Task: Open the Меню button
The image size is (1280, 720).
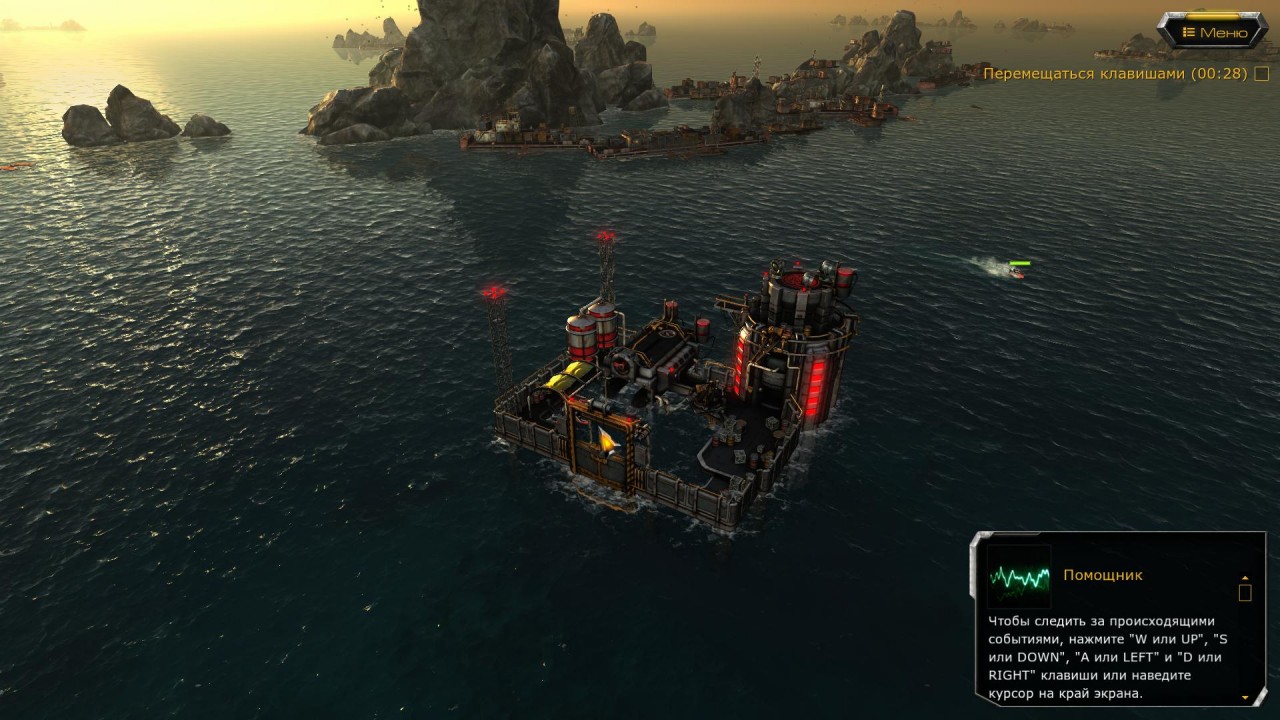Action: tap(1213, 32)
